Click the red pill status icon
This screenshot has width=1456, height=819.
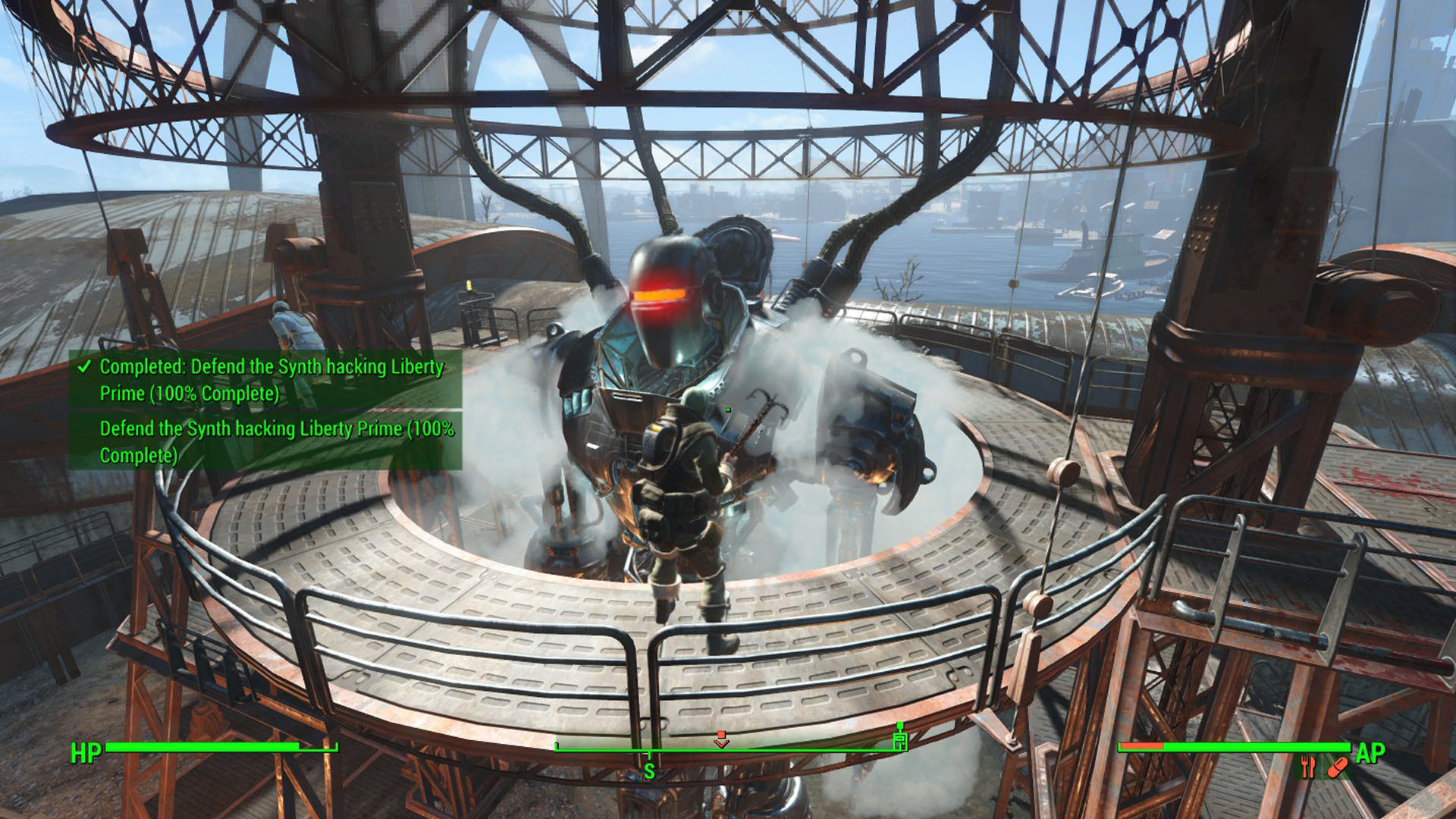pos(1338,767)
